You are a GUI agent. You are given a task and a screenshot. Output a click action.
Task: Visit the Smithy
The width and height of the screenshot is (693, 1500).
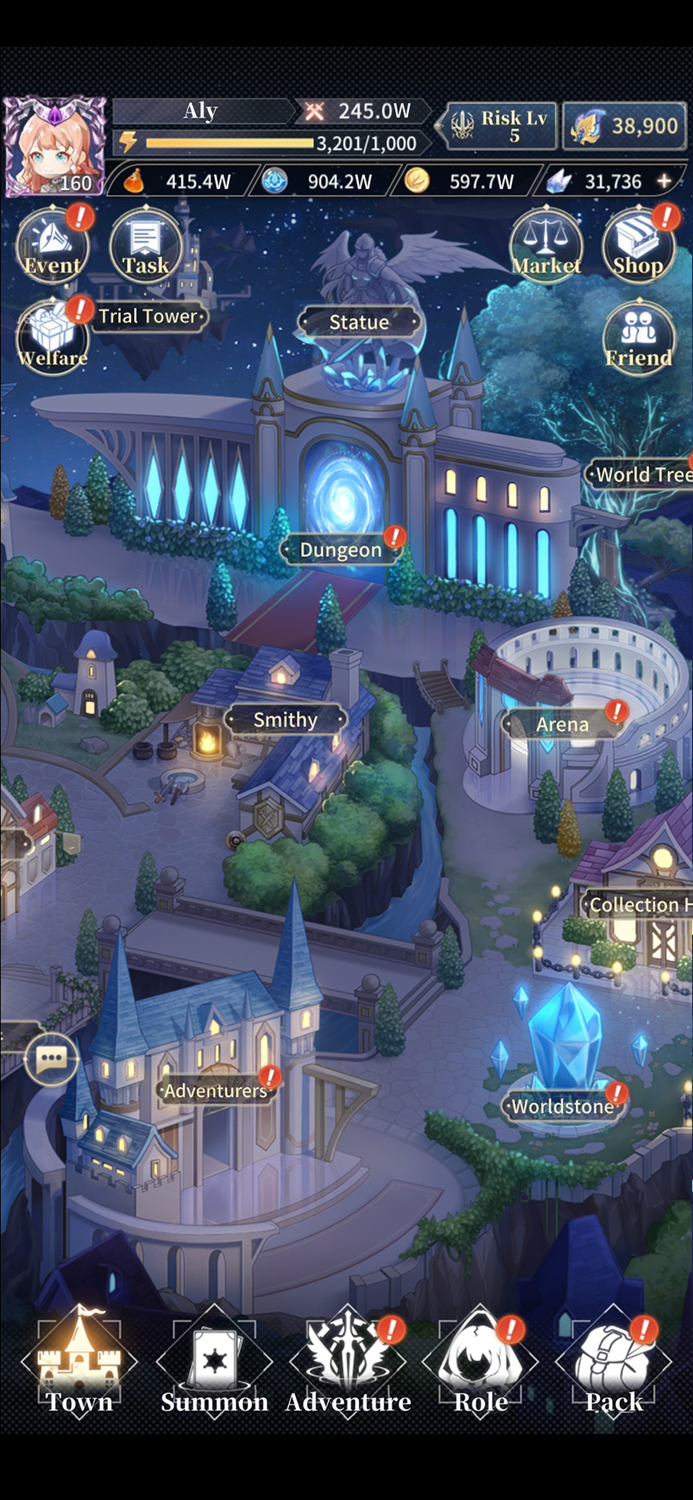click(x=285, y=720)
